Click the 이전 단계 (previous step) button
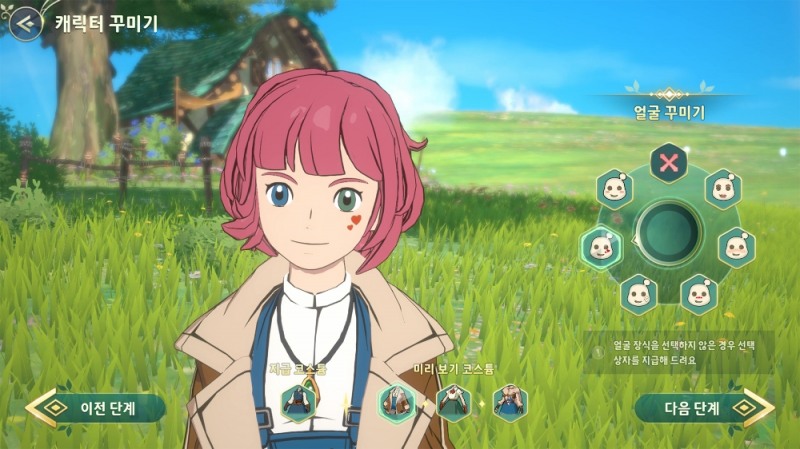Image resolution: width=800 pixels, height=449 pixels. (x=97, y=408)
